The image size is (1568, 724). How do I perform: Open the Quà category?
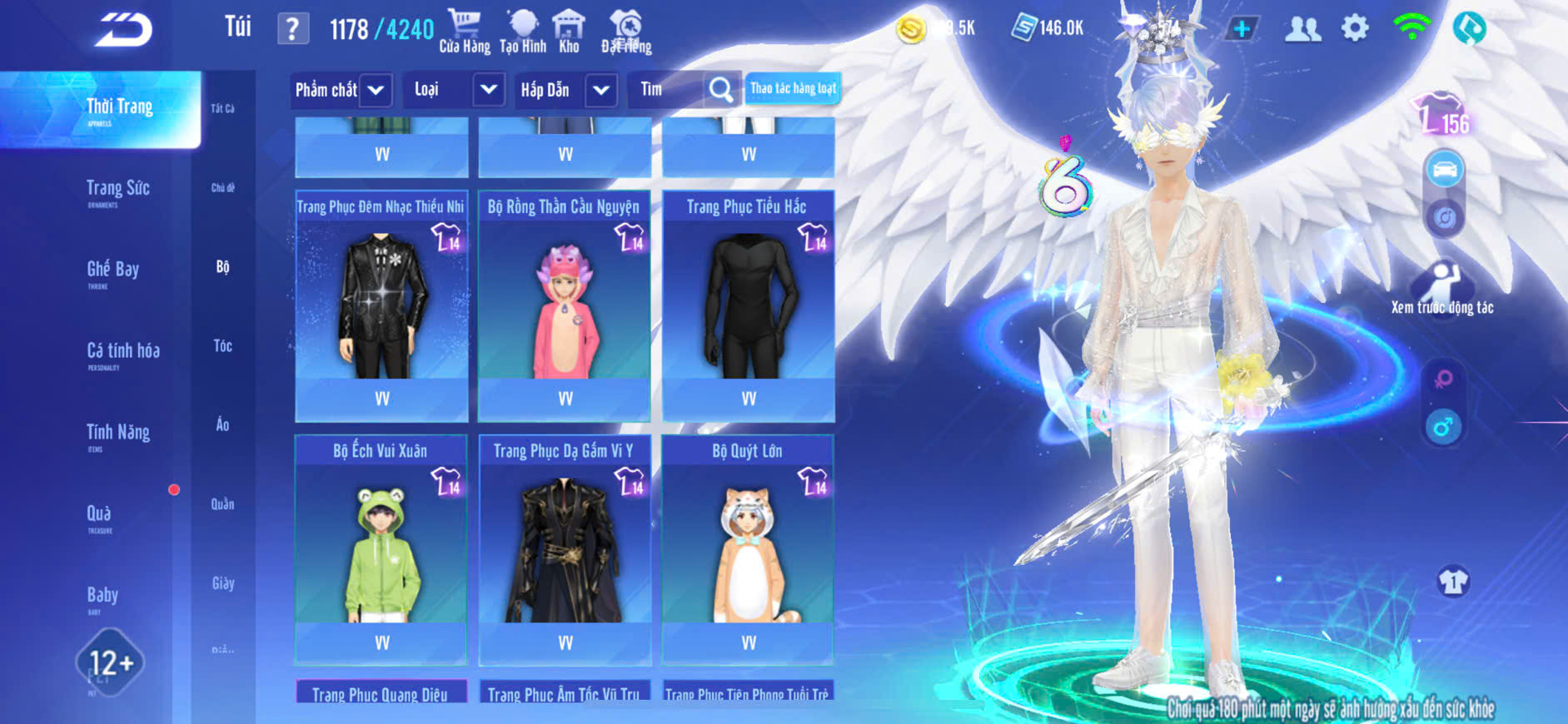[x=99, y=514]
